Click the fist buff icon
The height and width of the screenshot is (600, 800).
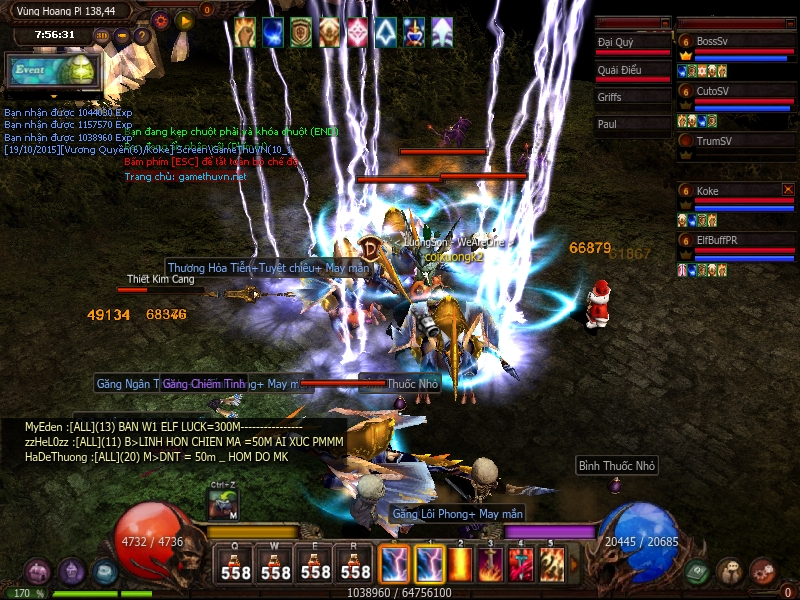pyautogui.click(x=245, y=33)
